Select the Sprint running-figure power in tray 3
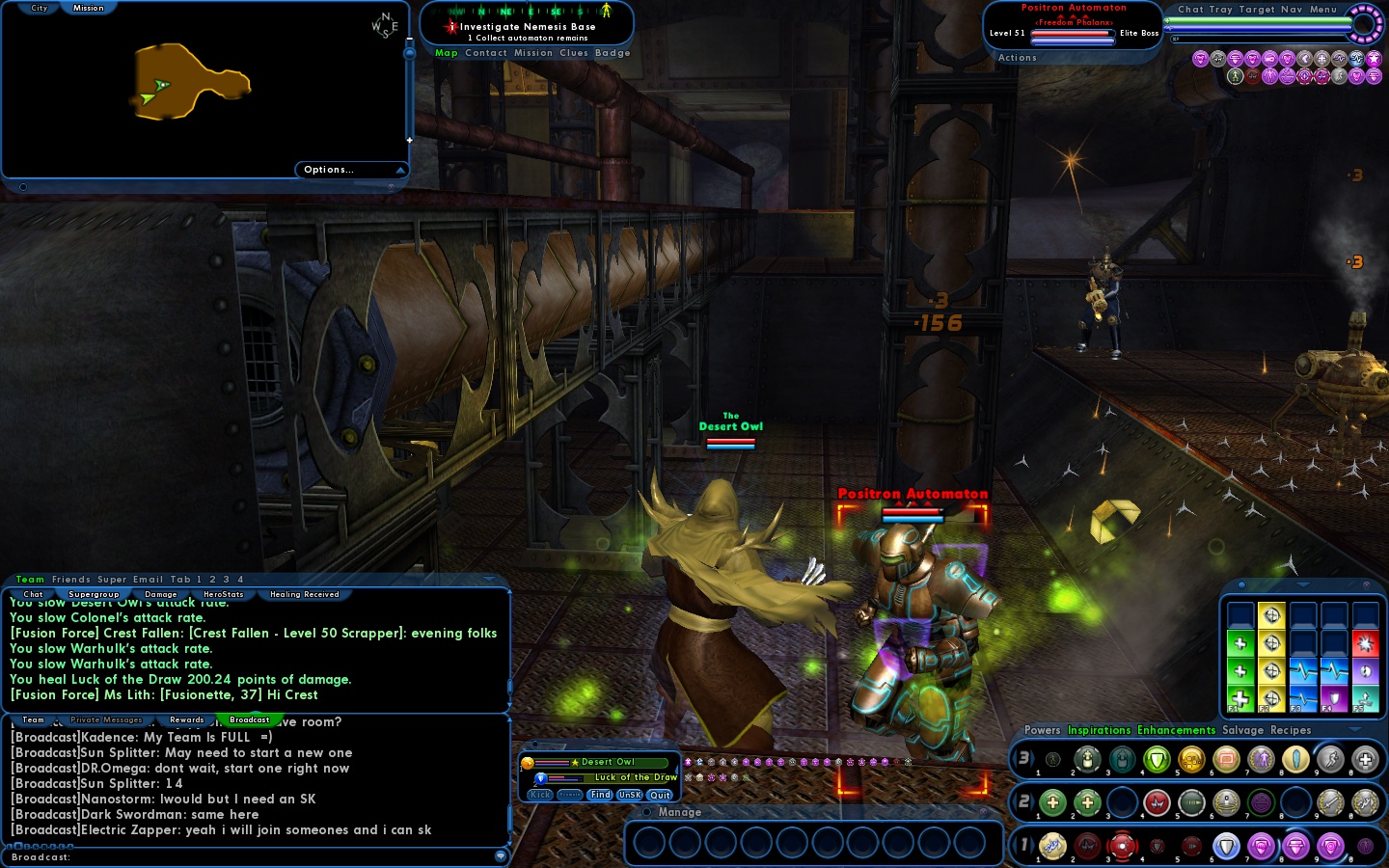This screenshot has width=1389, height=868. pos(1330,760)
